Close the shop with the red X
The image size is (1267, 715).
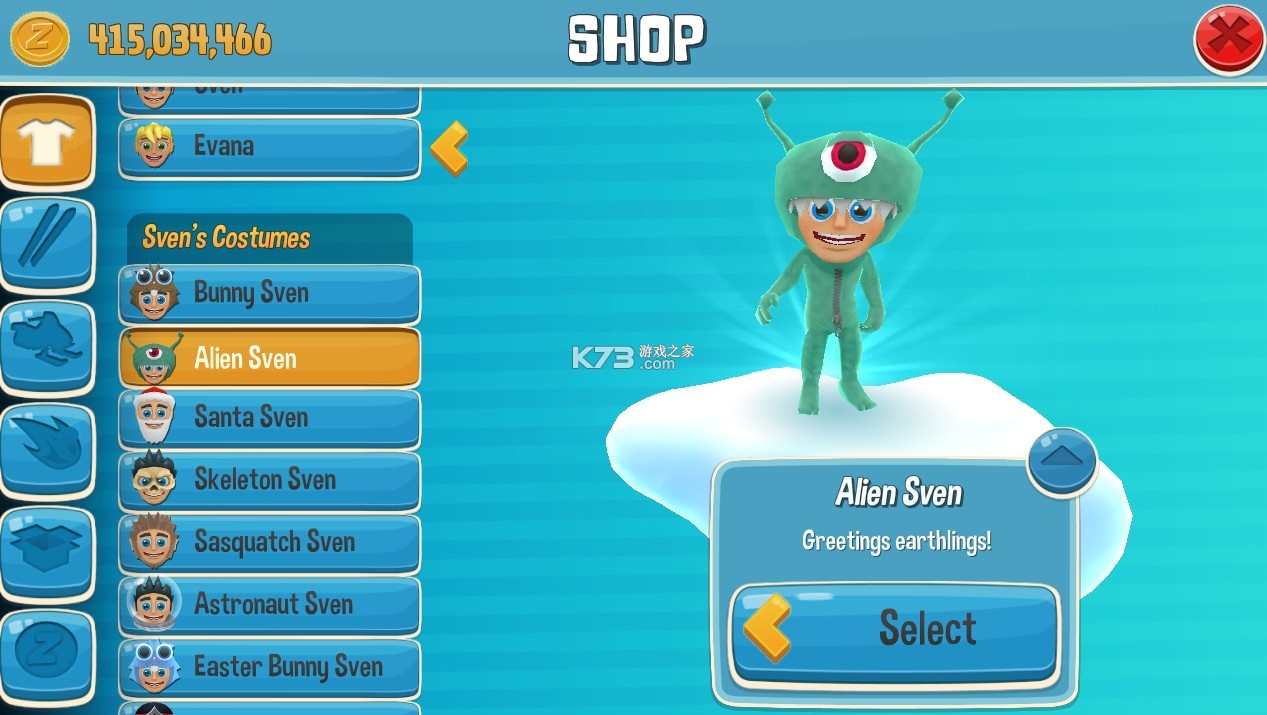pos(1229,38)
